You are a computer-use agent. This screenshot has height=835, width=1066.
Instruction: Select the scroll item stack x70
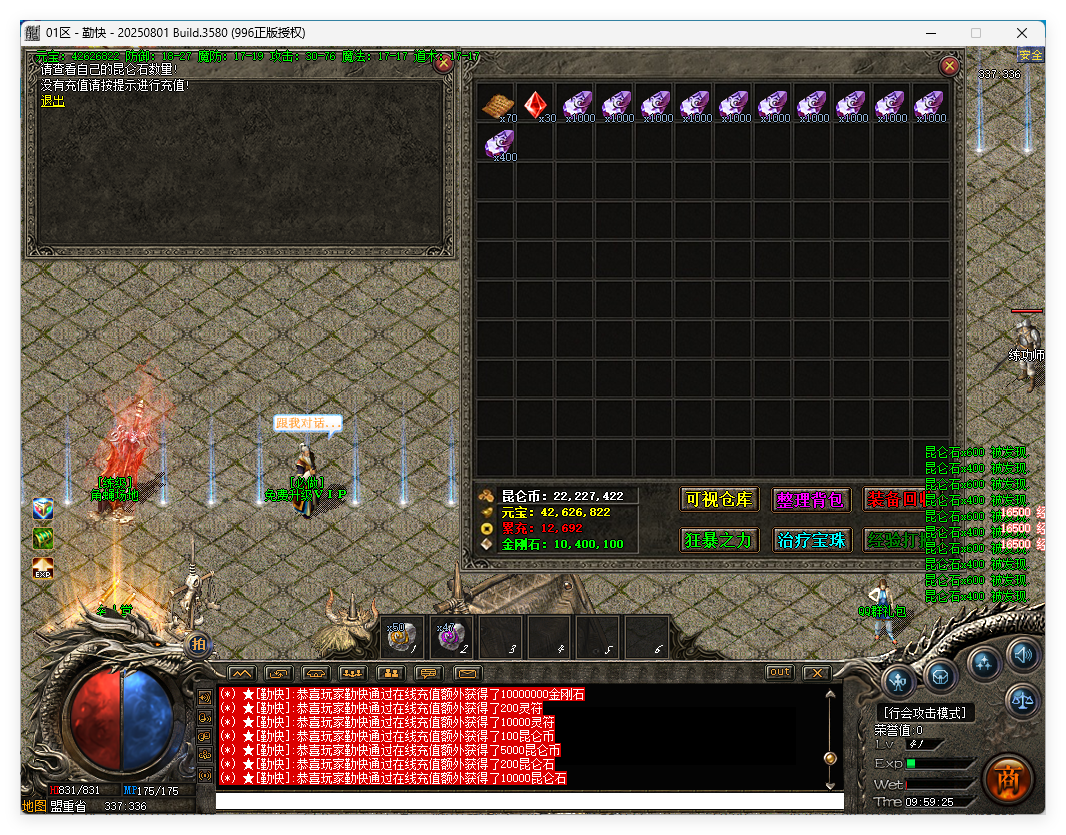pyautogui.click(x=497, y=103)
